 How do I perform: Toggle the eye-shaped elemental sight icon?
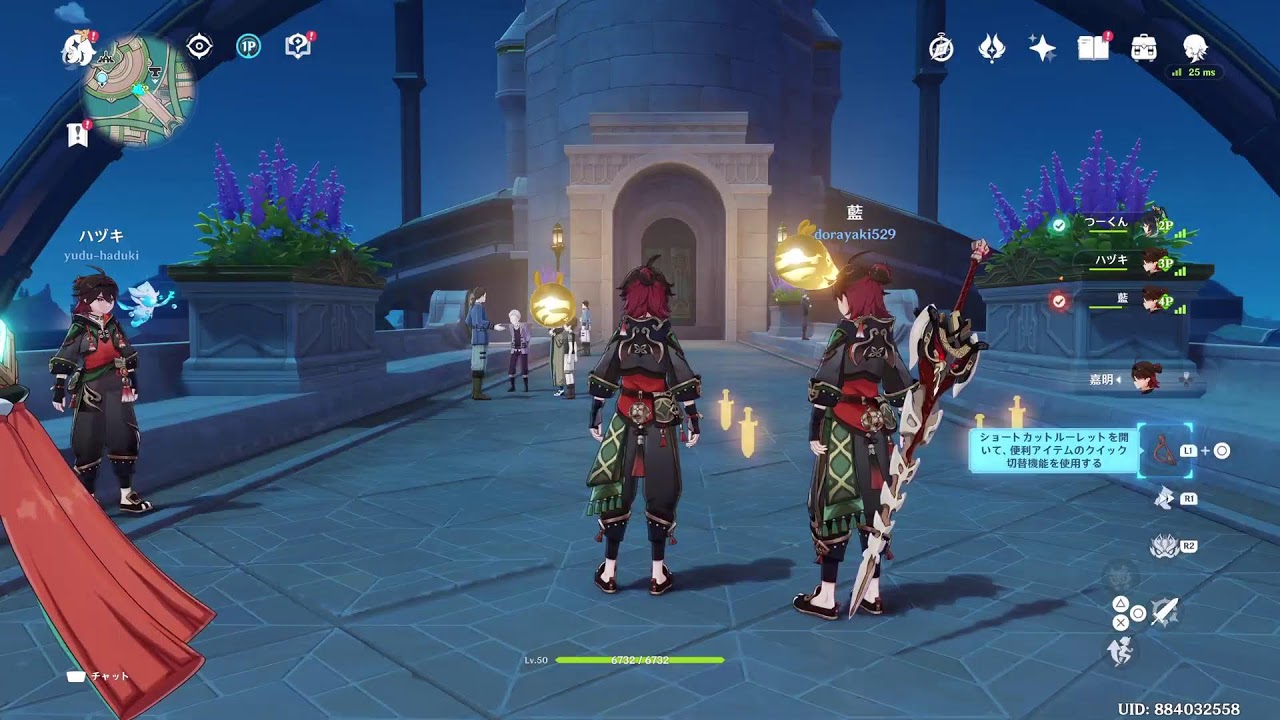[199, 46]
